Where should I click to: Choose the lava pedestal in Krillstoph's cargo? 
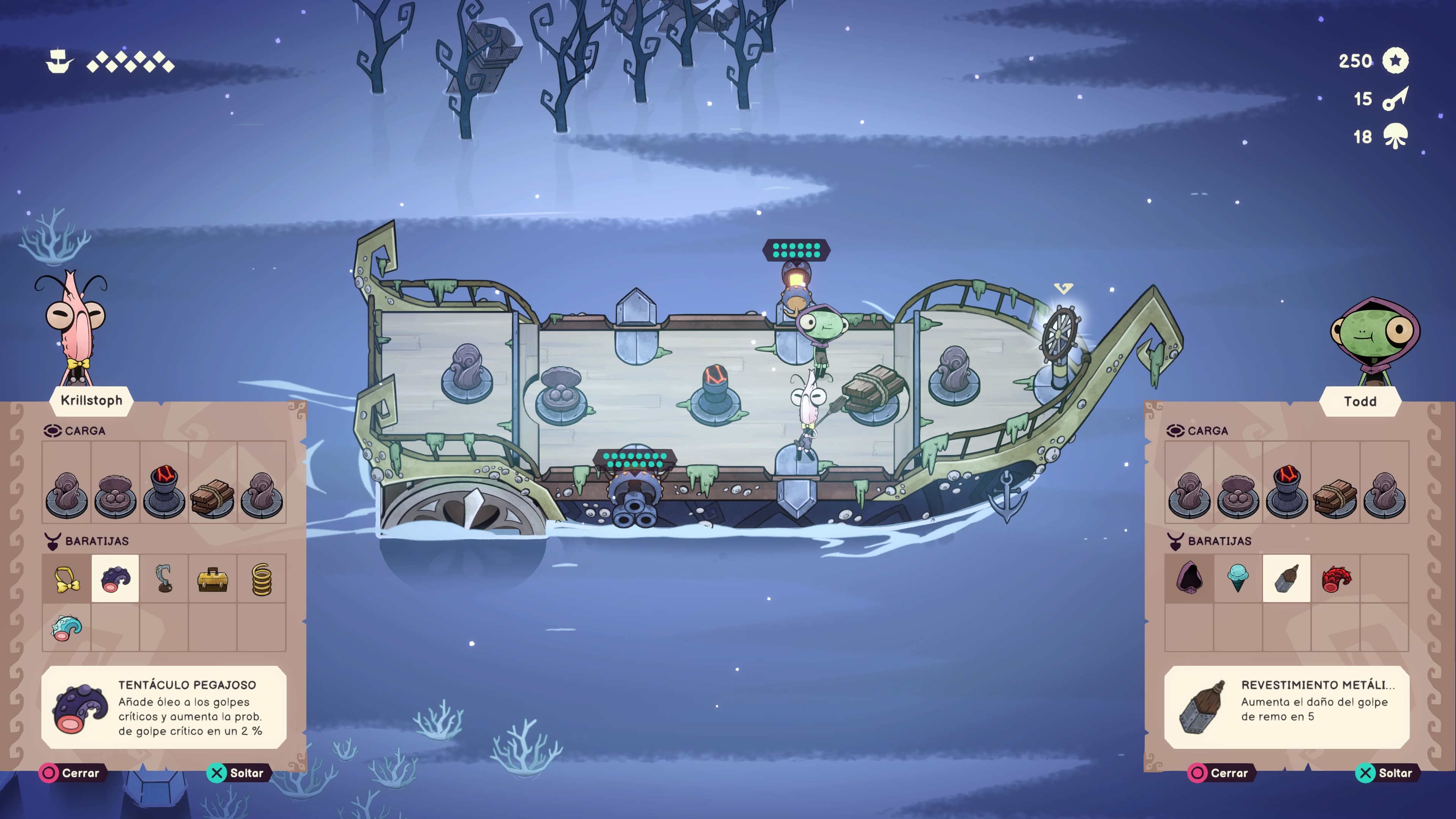[x=164, y=492]
